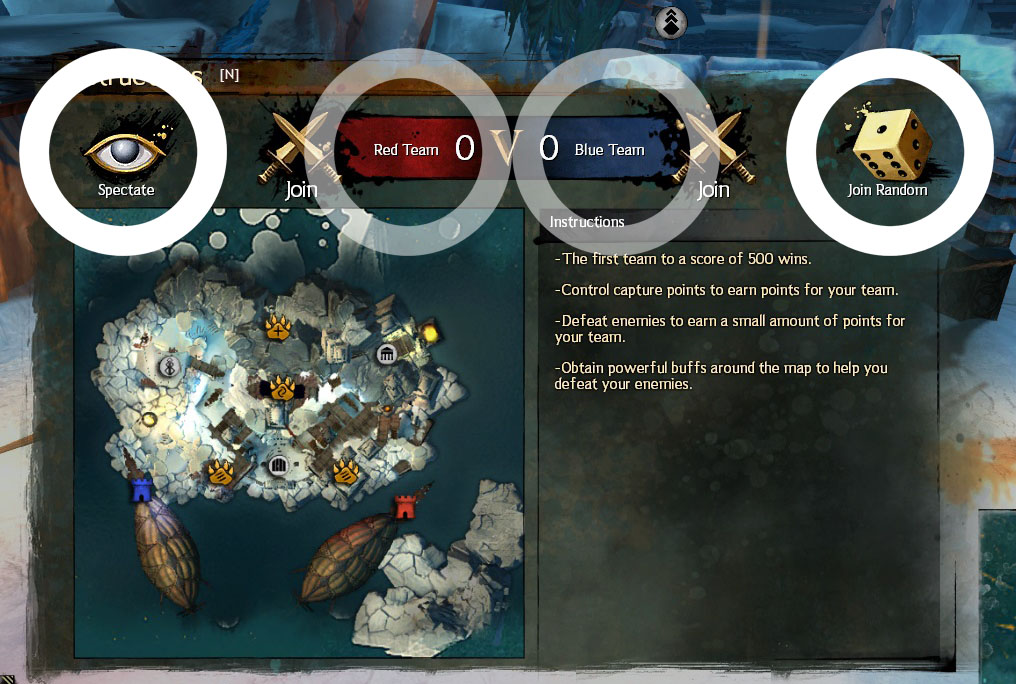Select the blue tower base marker on map
This screenshot has width=1016, height=684.
tap(142, 490)
